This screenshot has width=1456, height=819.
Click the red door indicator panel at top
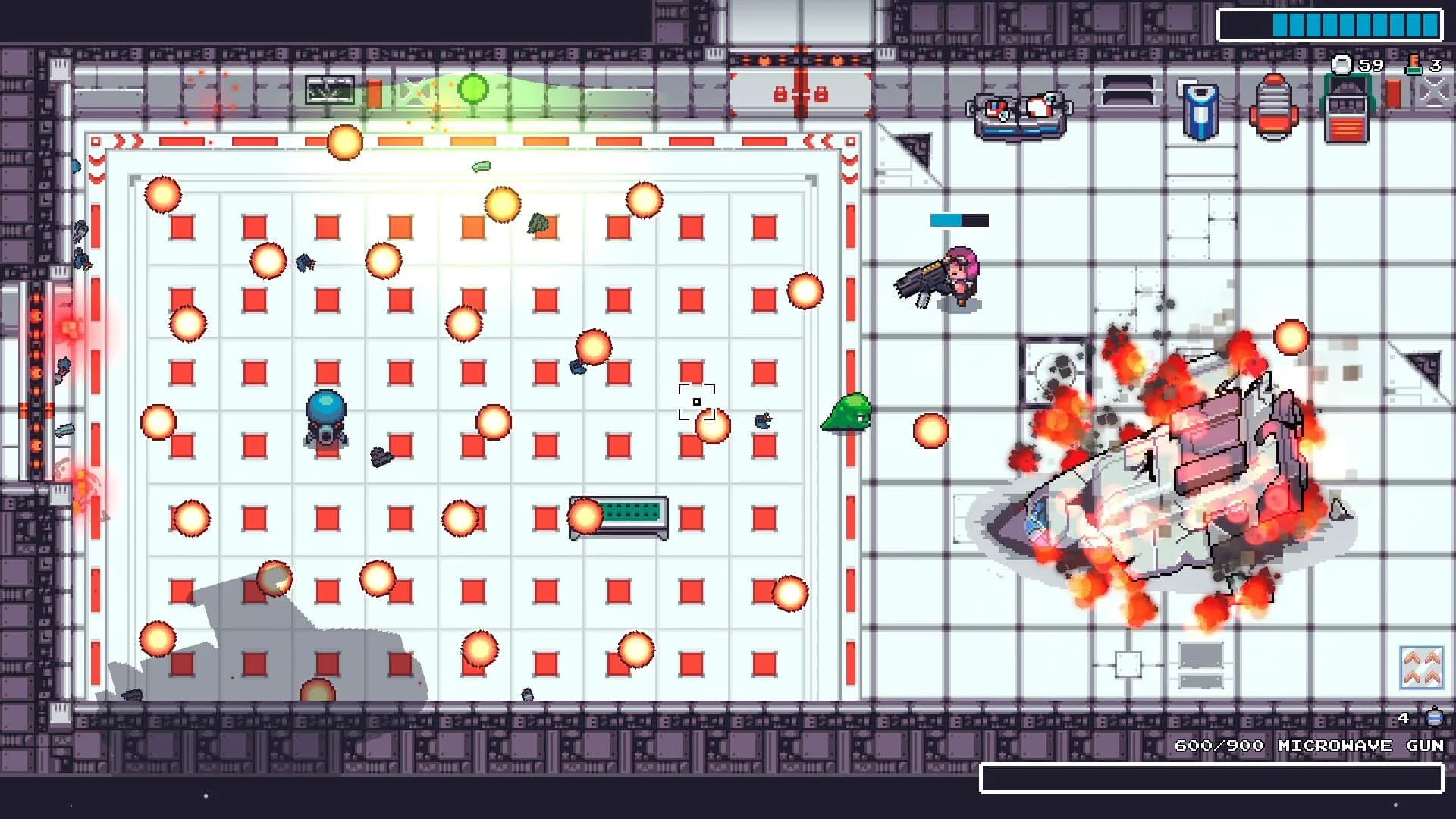point(799,94)
